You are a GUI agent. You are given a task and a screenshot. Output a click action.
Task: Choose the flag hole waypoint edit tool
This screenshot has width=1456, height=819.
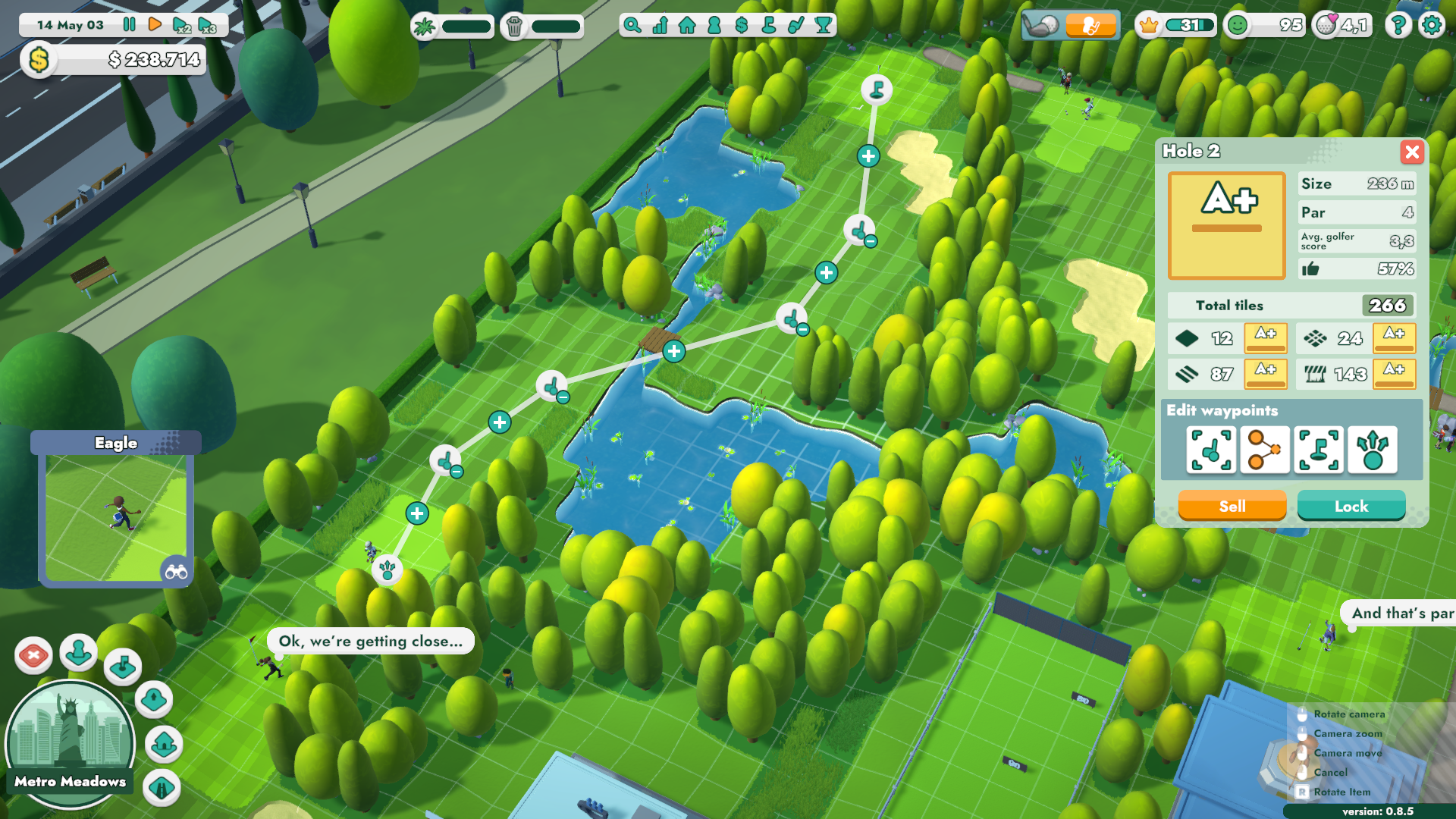click(x=1319, y=450)
